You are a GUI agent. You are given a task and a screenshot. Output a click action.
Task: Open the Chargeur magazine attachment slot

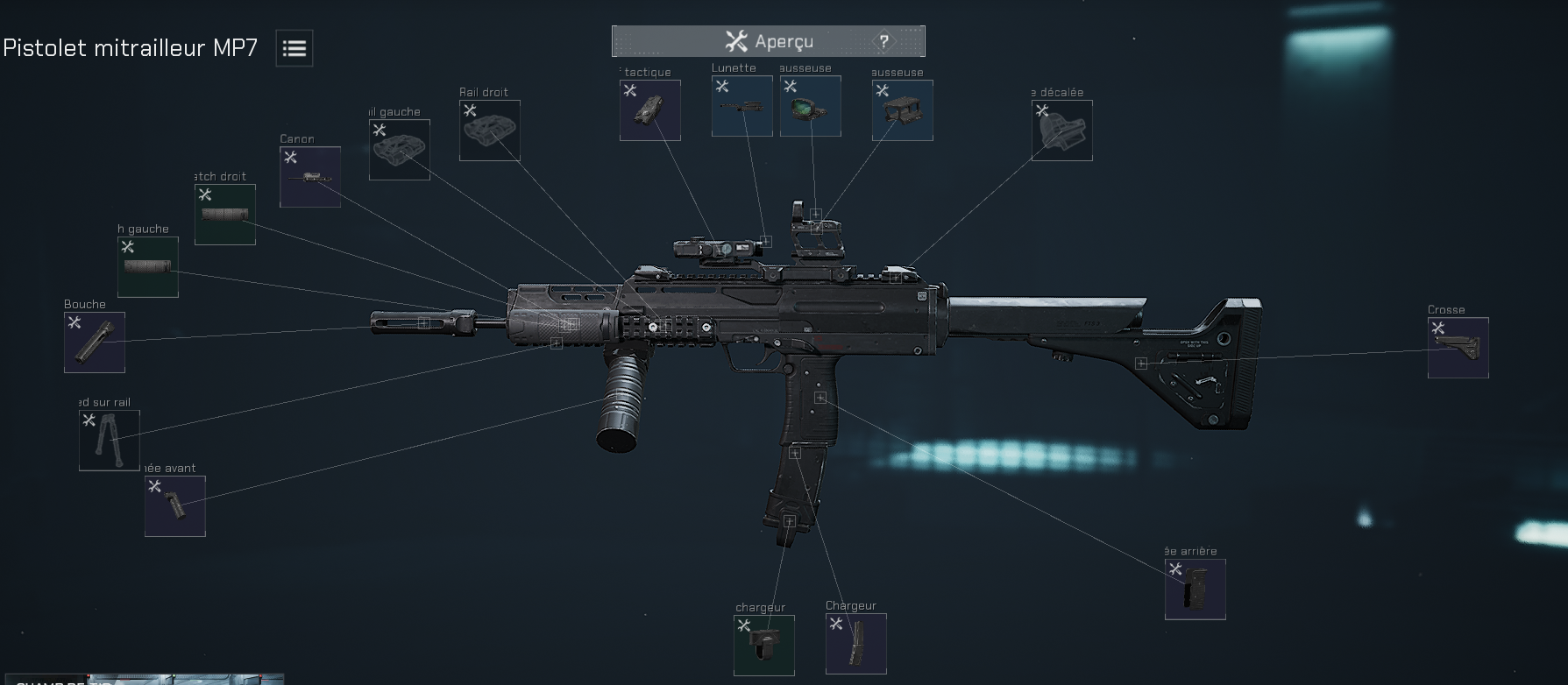point(855,644)
